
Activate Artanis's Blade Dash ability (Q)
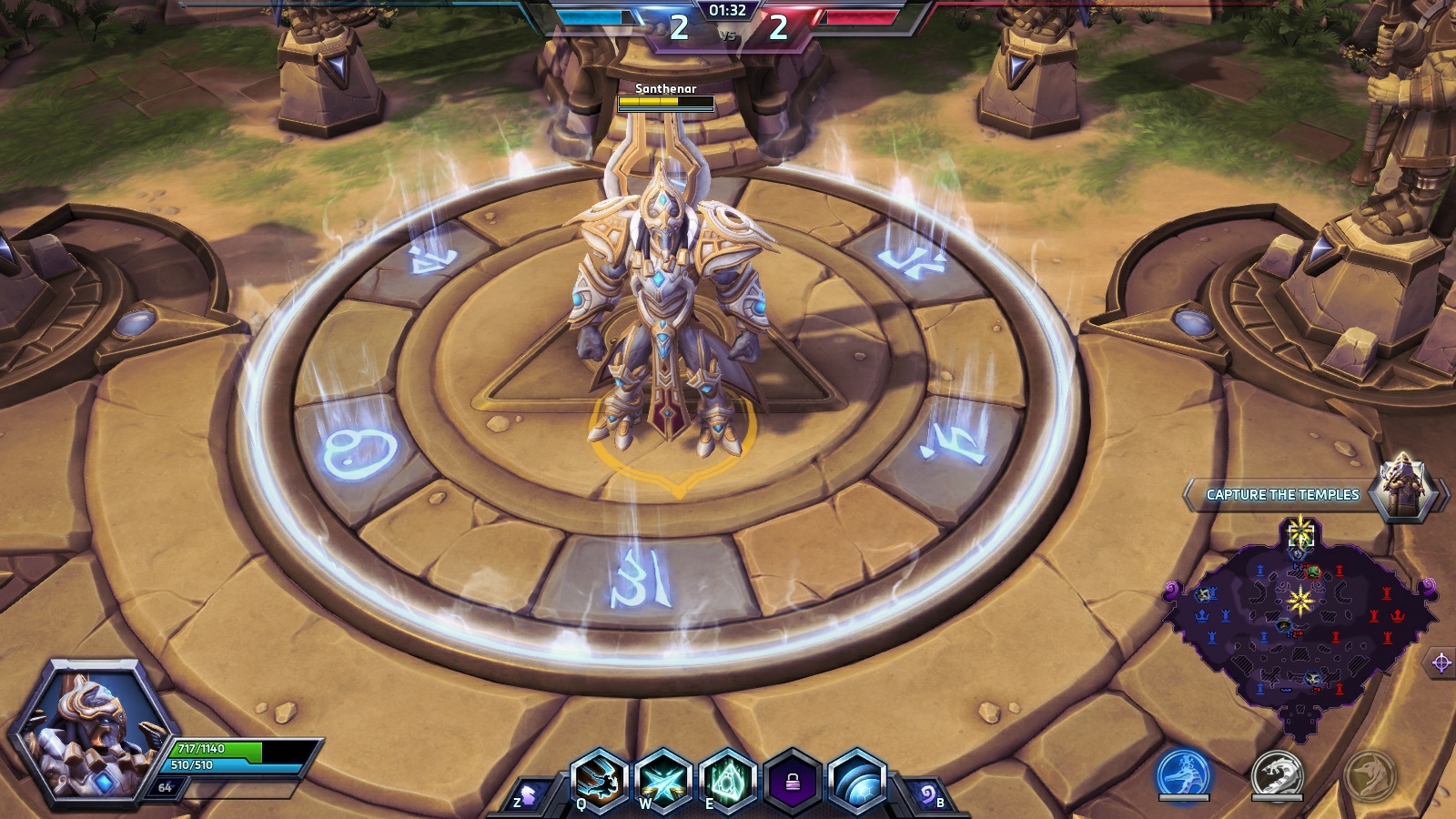click(599, 781)
